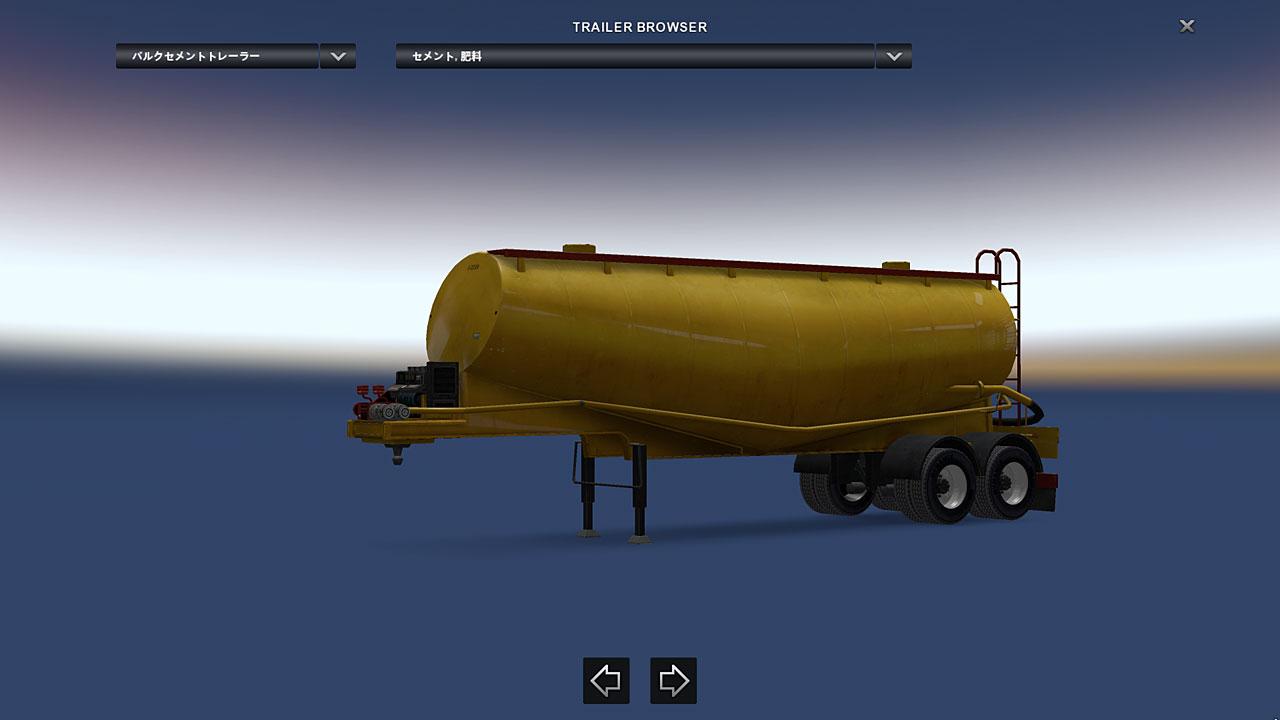Screen dimensions: 1280x720
Task: Close the Trailer Browser window
Action: pos(1187,26)
